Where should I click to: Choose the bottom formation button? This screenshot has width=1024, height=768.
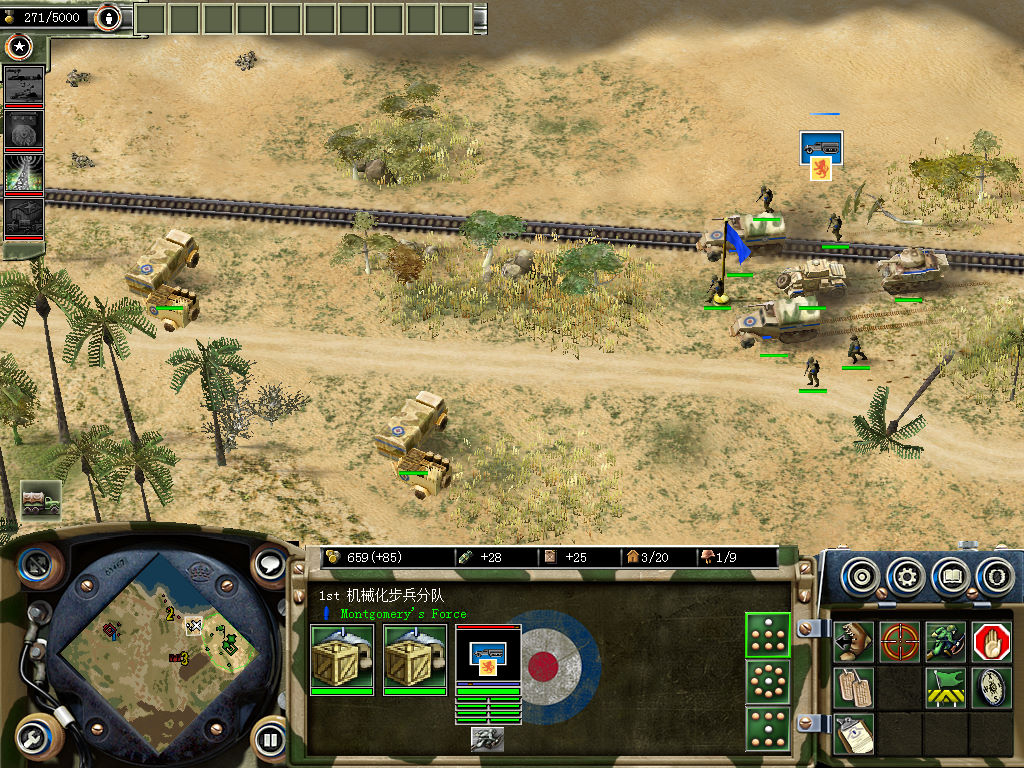click(768, 728)
